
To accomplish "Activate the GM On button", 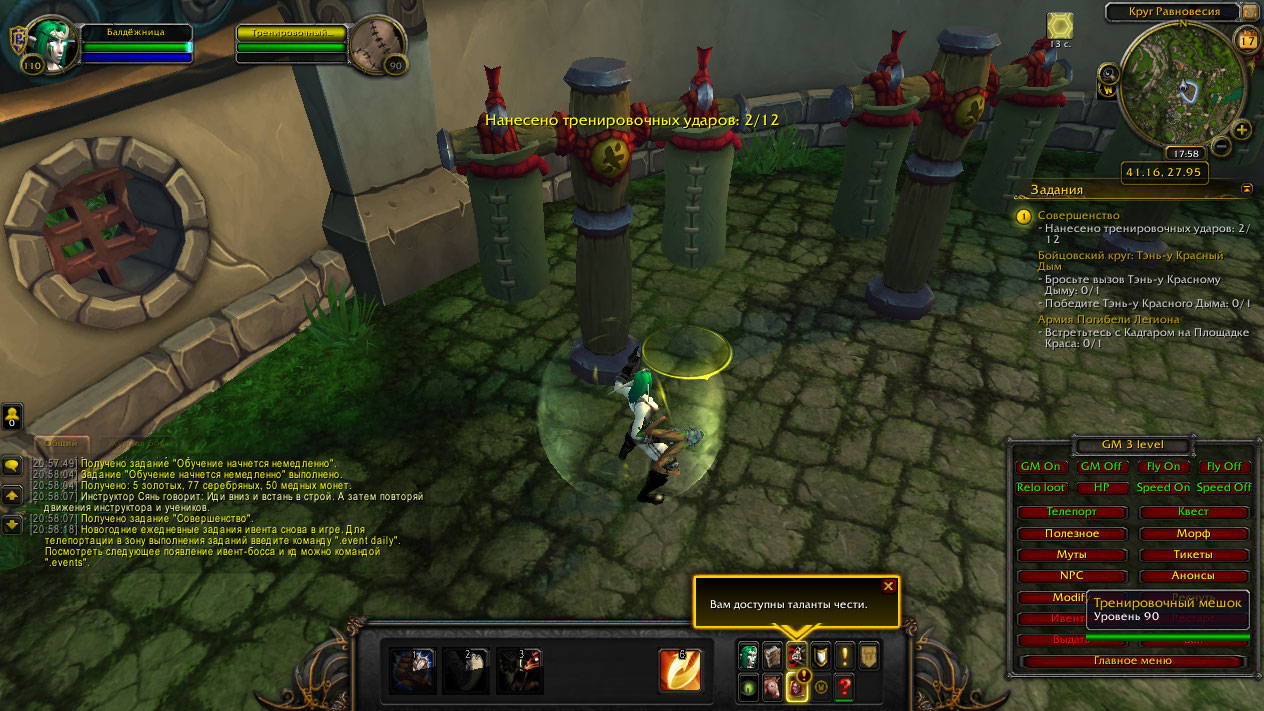I will 1040,466.
